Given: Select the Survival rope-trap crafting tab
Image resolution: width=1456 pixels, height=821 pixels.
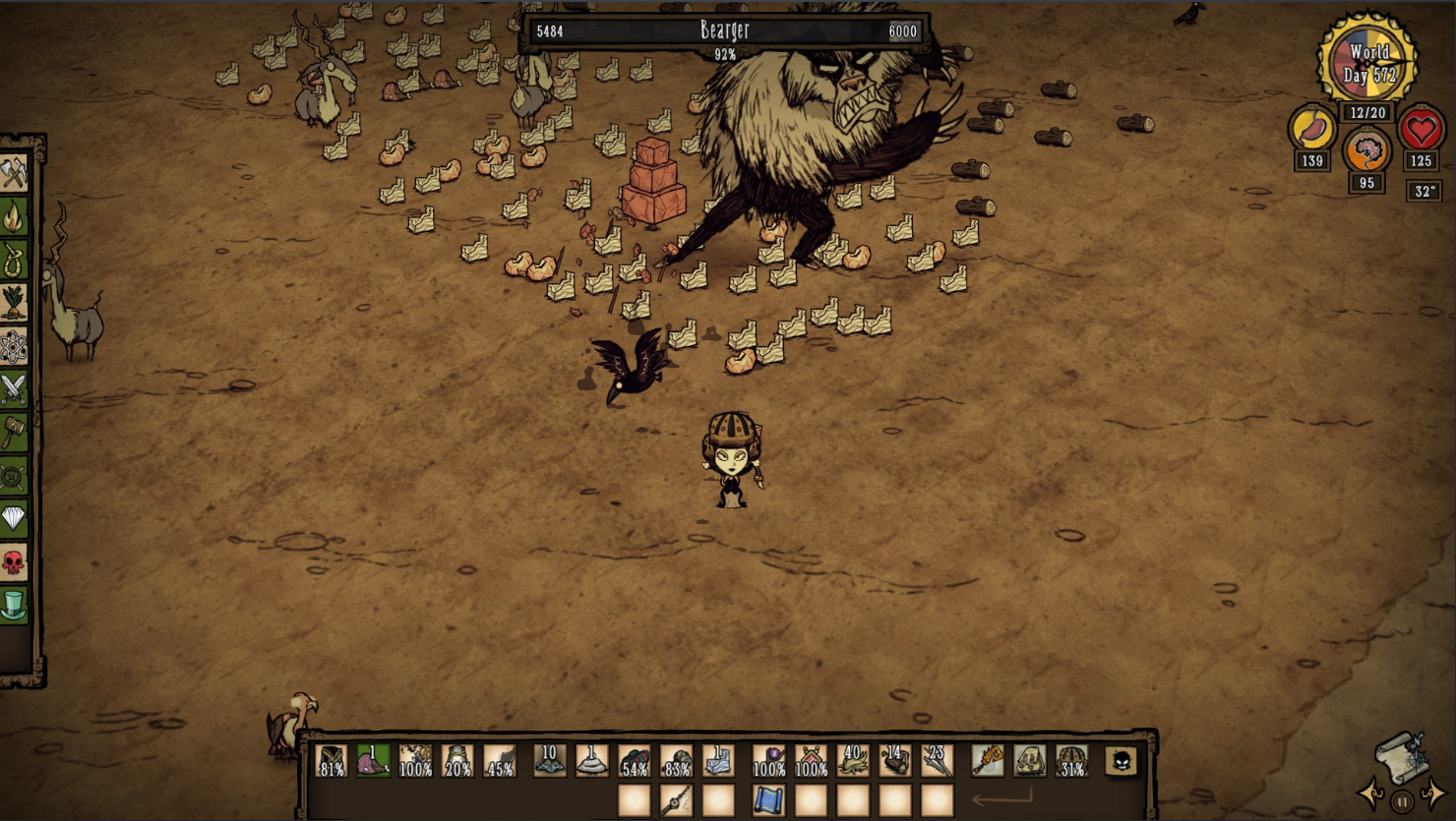Looking at the screenshot, I should click(14, 261).
